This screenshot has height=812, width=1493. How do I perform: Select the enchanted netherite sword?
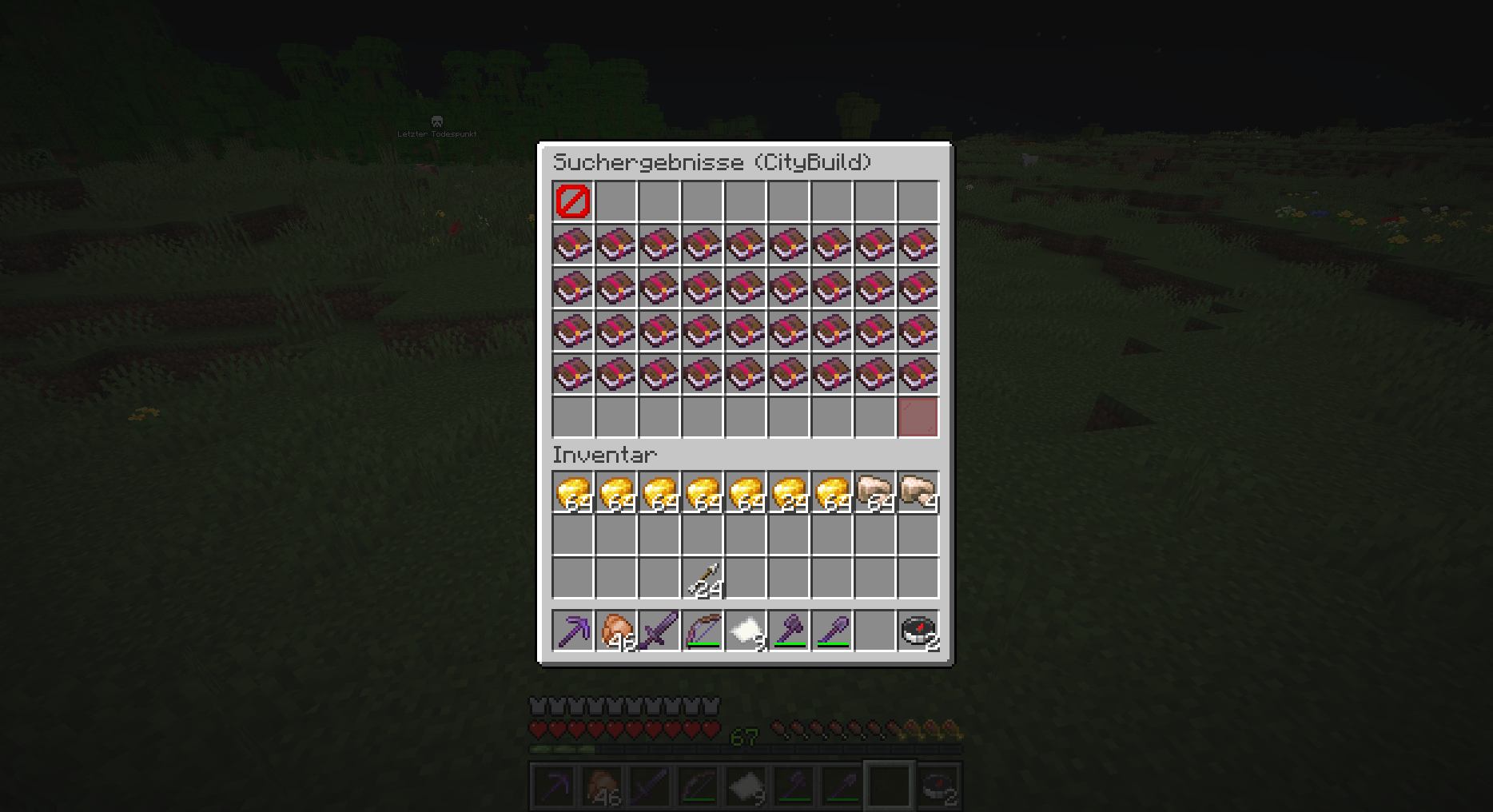659,631
